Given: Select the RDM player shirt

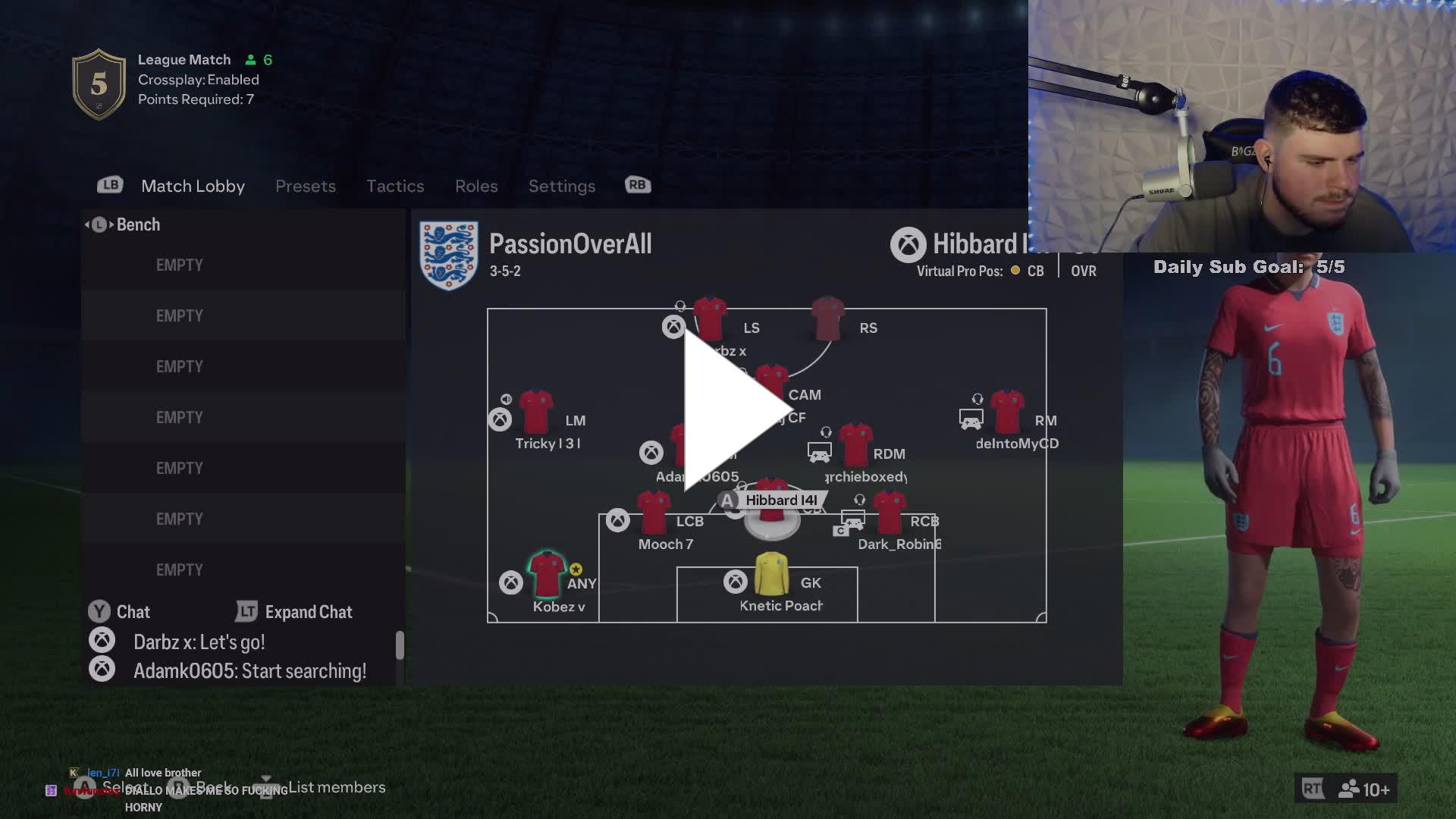Looking at the screenshot, I should [855, 445].
